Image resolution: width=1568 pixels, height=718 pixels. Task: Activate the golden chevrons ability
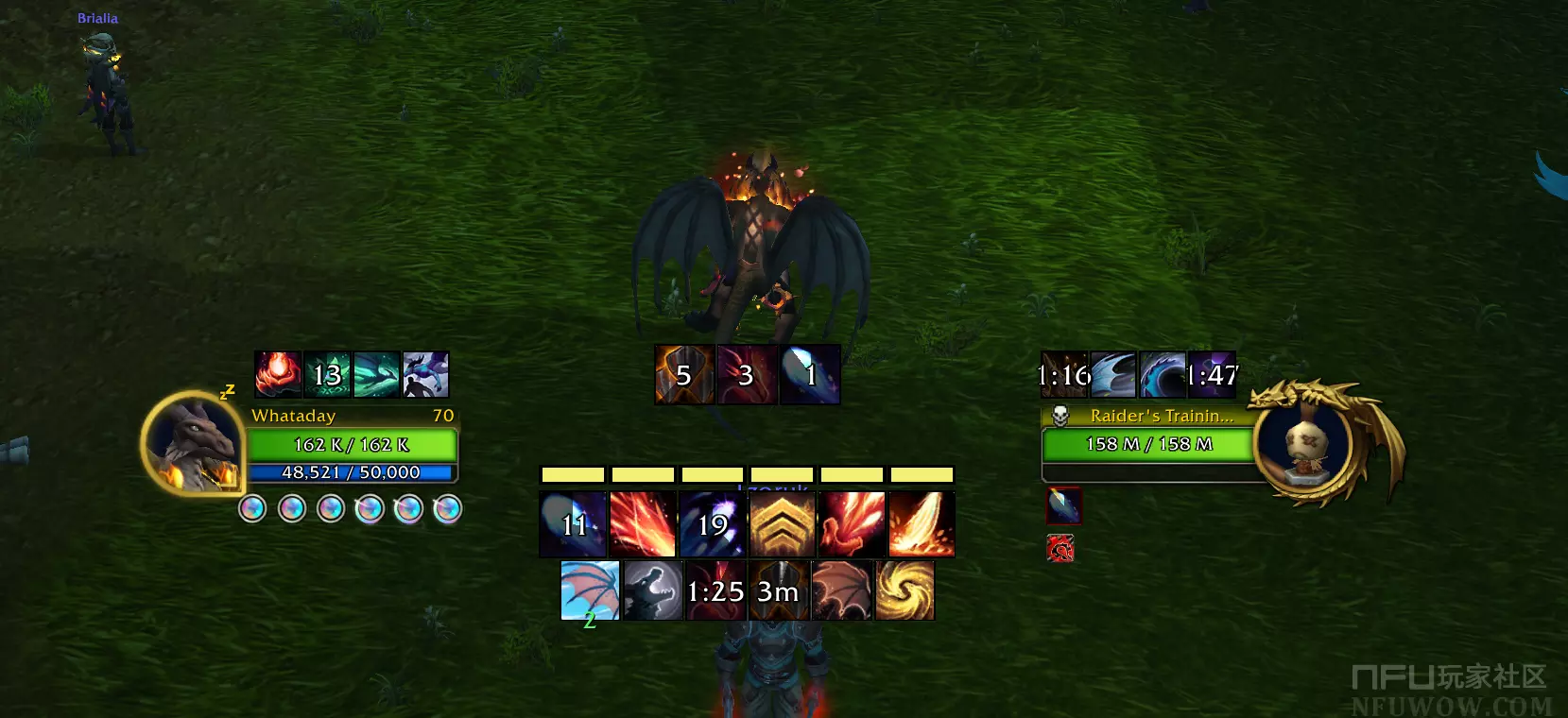point(782,523)
